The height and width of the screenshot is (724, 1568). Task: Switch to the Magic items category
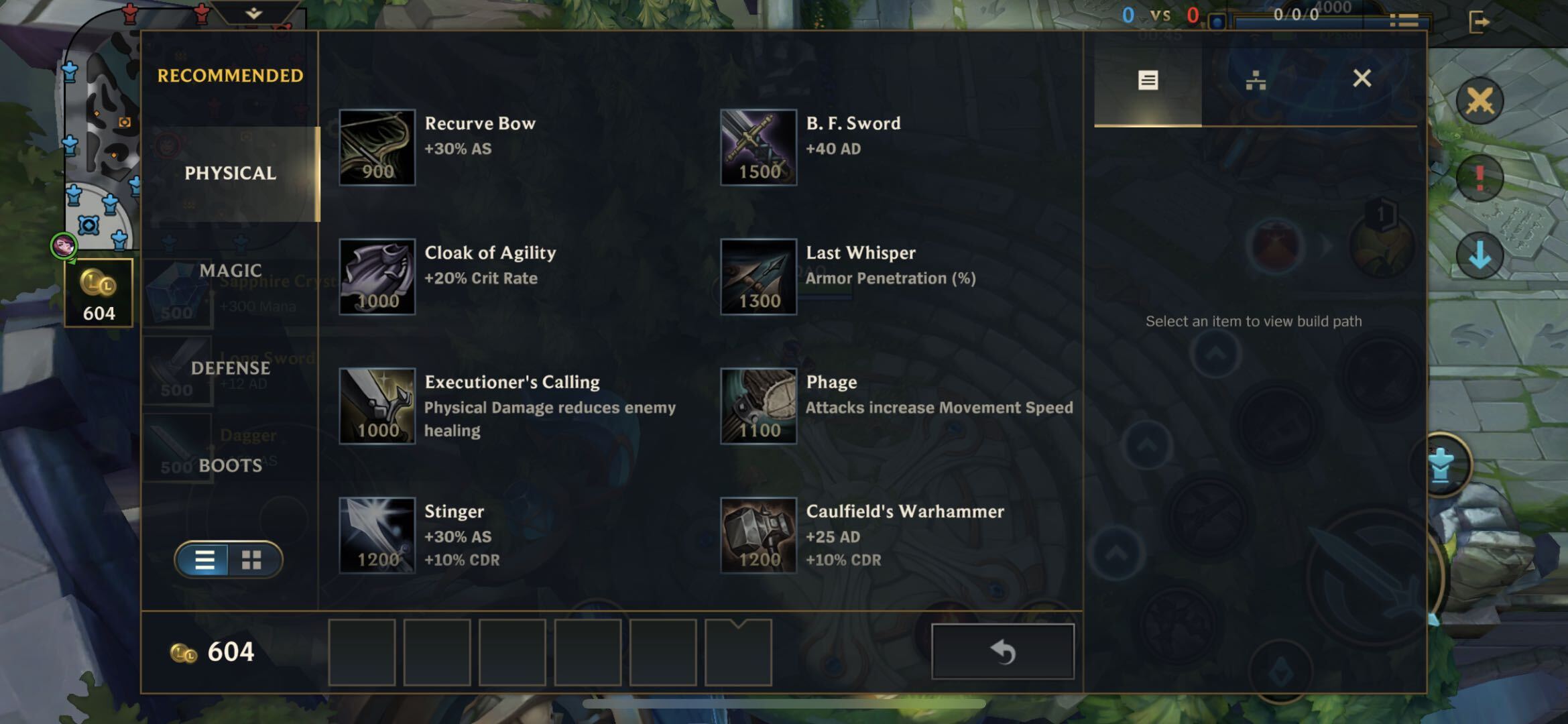230,270
